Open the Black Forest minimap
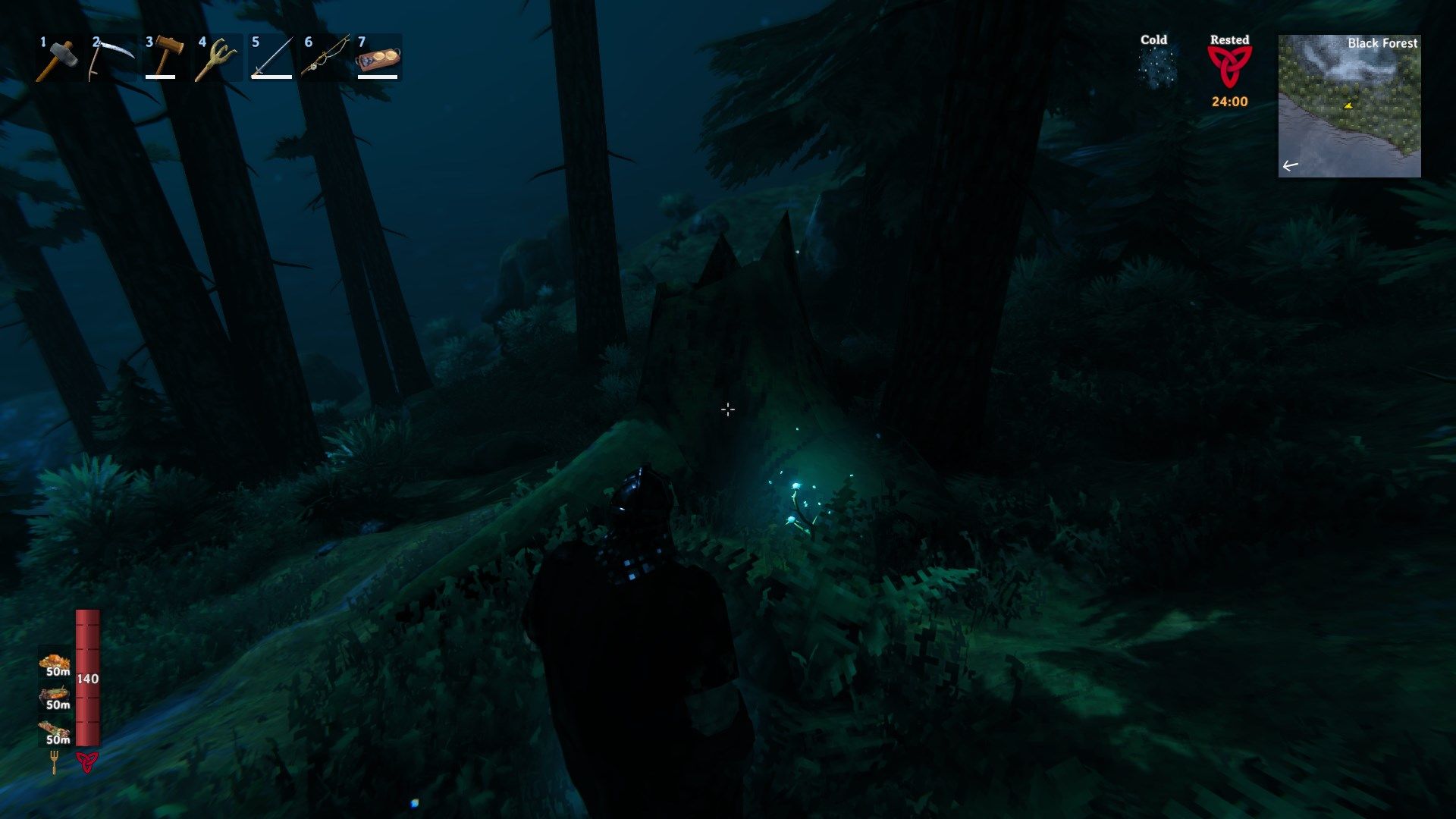The width and height of the screenshot is (1456, 819). [1349, 106]
